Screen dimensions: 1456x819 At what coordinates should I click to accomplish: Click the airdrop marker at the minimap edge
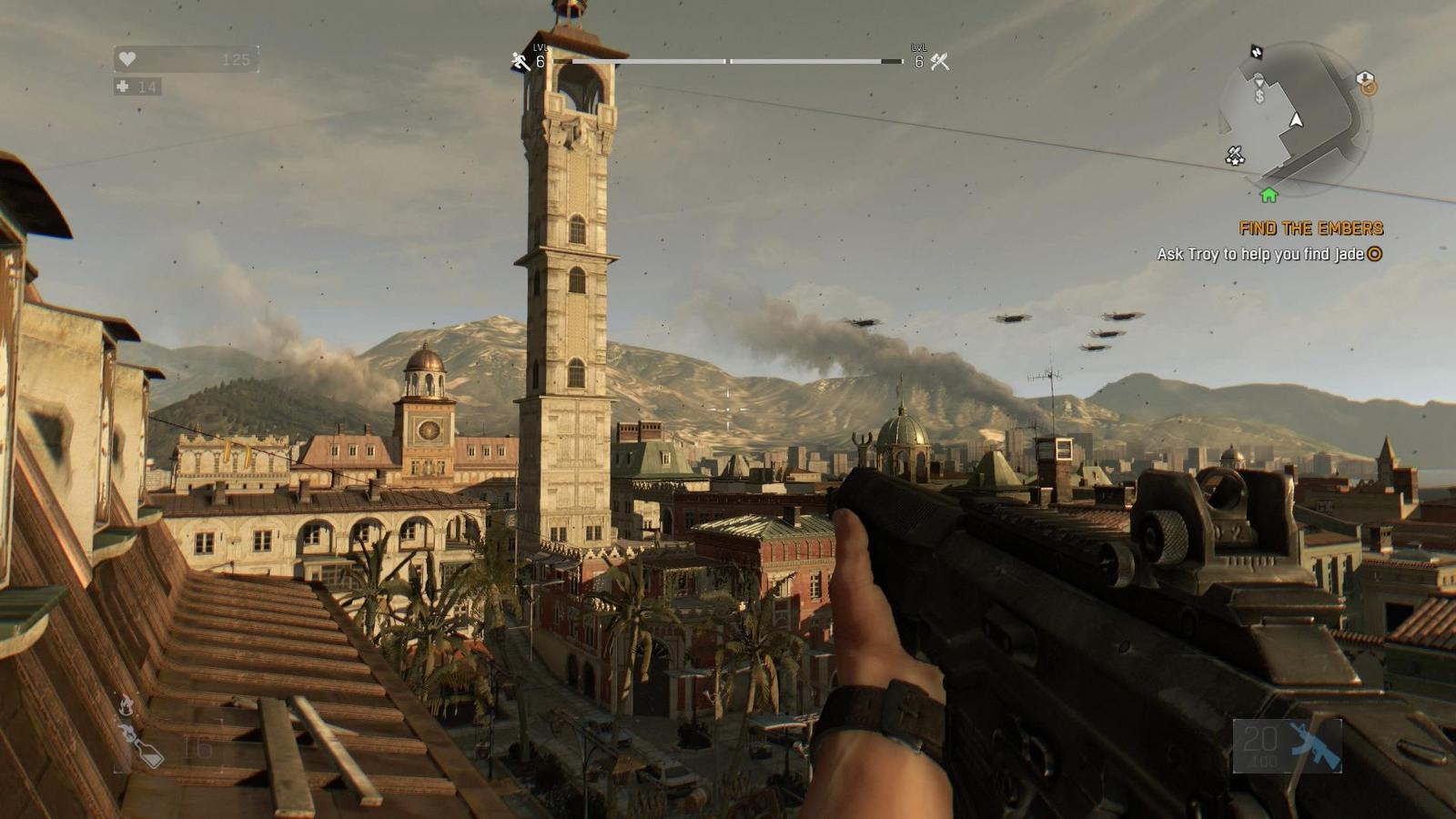click(1365, 79)
